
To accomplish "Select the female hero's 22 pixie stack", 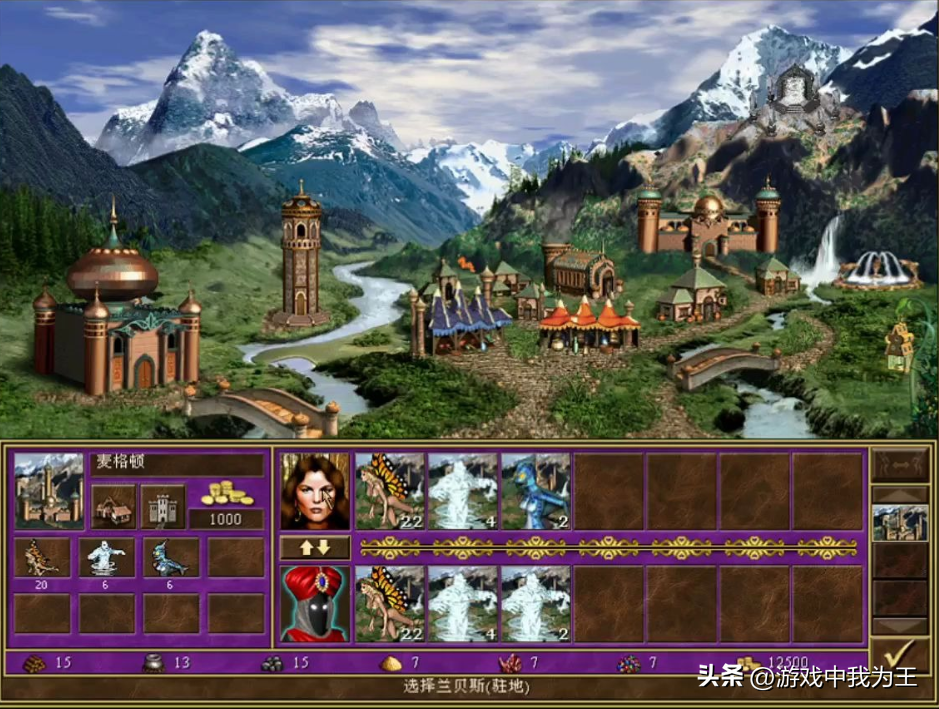I will [390, 490].
